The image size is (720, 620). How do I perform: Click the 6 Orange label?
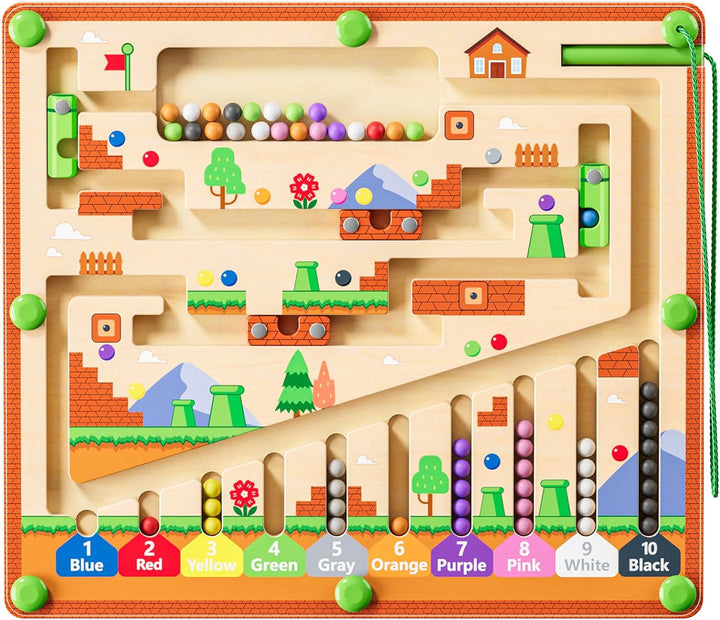tap(399, 556)
